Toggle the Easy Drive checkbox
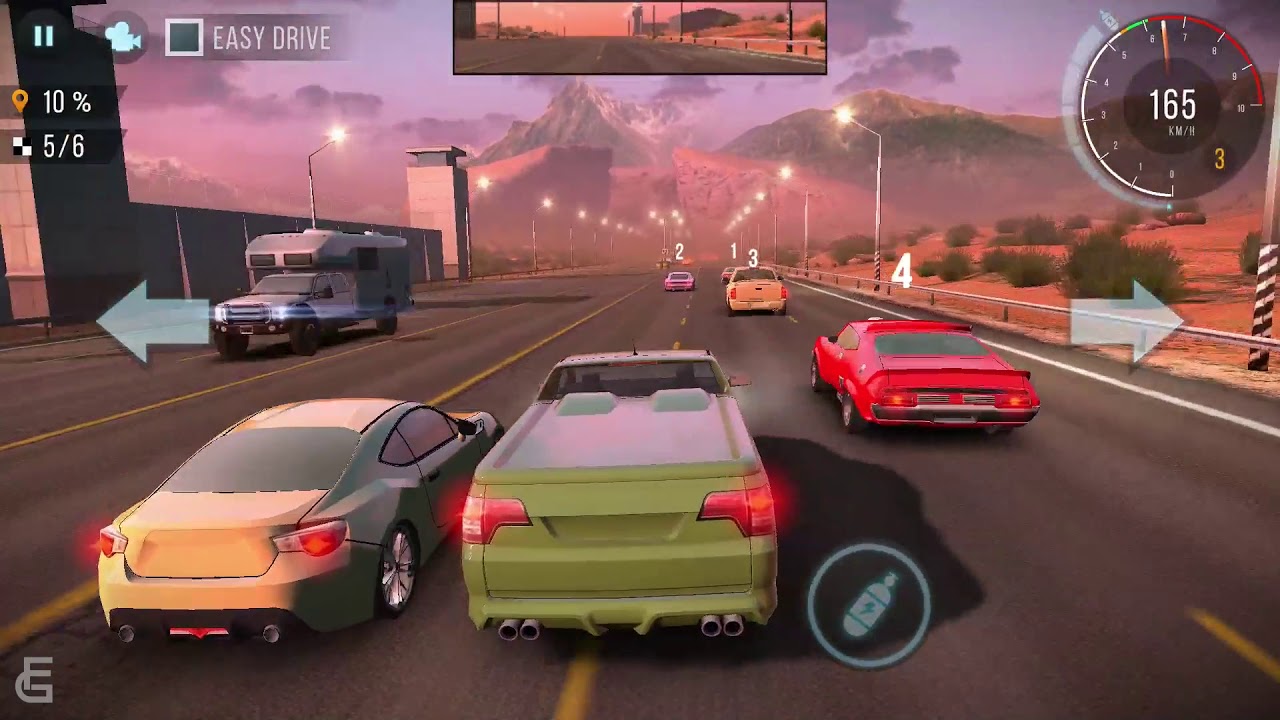 (x=184, y=38)
